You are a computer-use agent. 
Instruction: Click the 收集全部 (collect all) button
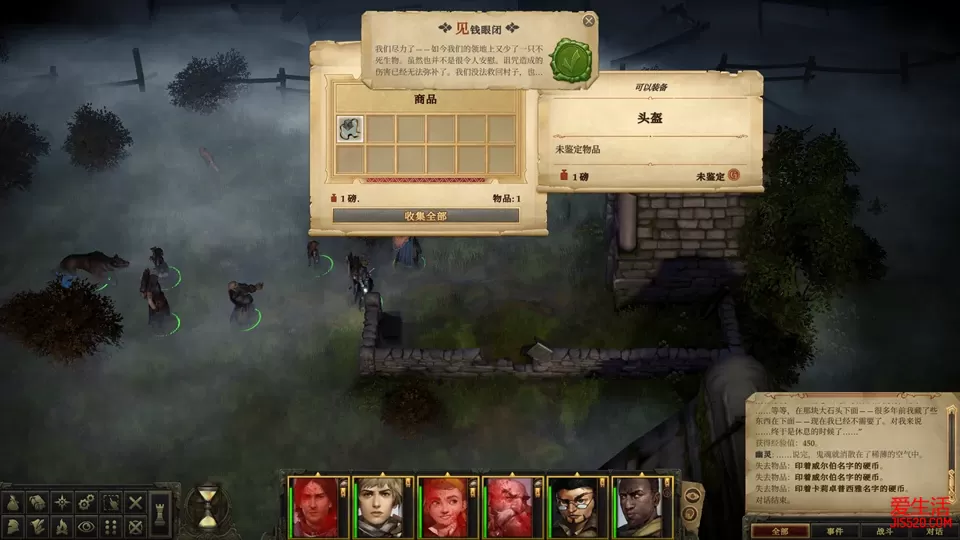(x=426, y=215)
